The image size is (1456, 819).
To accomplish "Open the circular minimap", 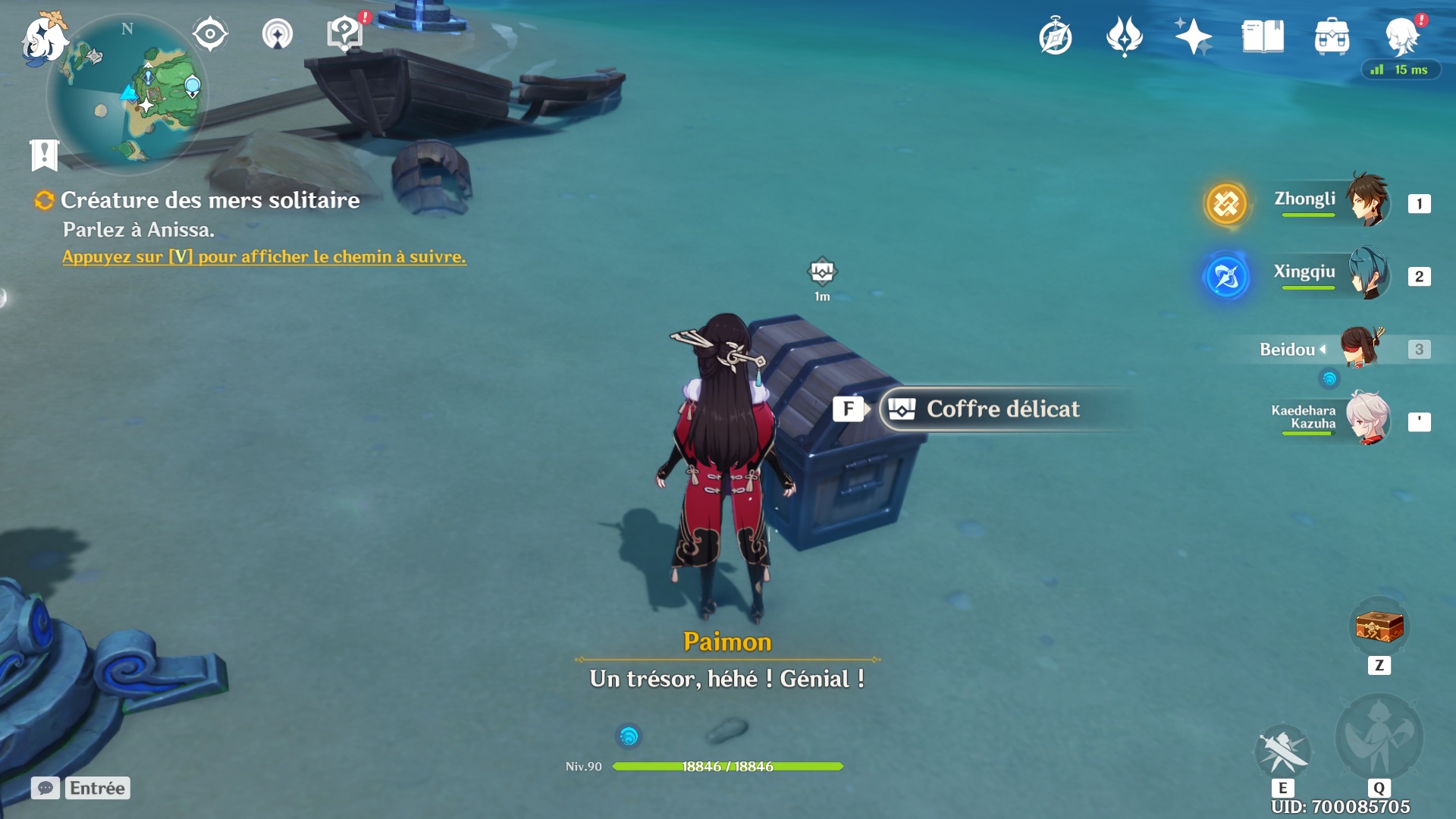I will (x=127, y=95).
